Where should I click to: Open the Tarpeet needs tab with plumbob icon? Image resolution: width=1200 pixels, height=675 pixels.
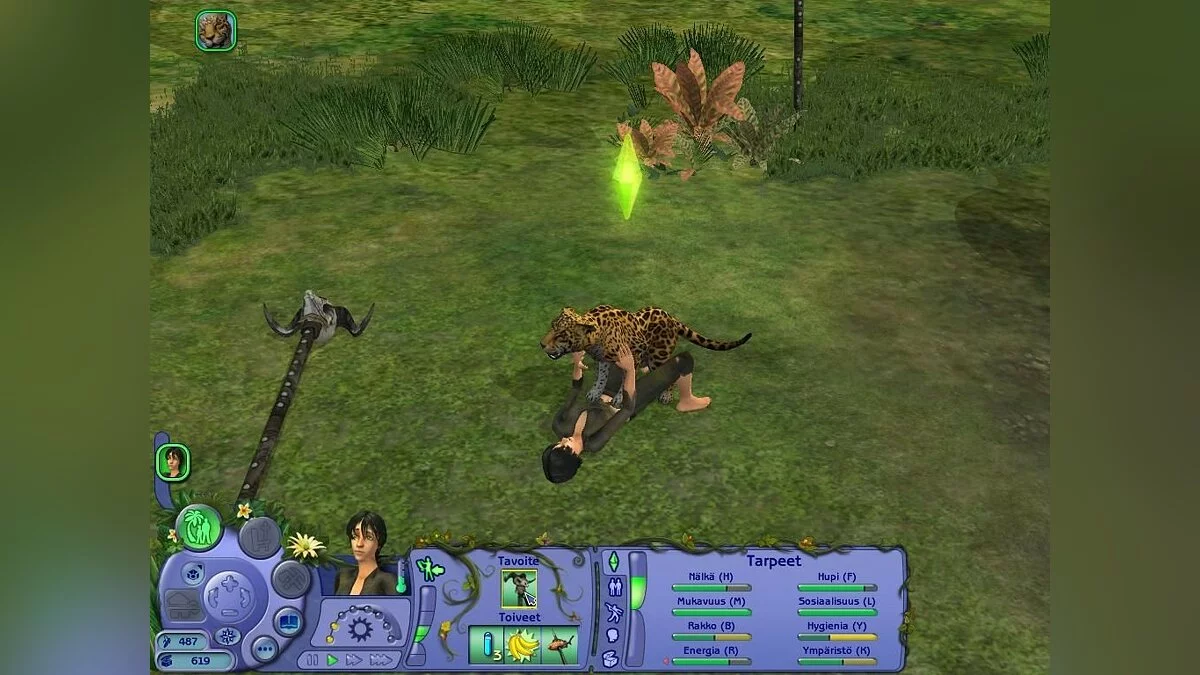click(613, 560)
